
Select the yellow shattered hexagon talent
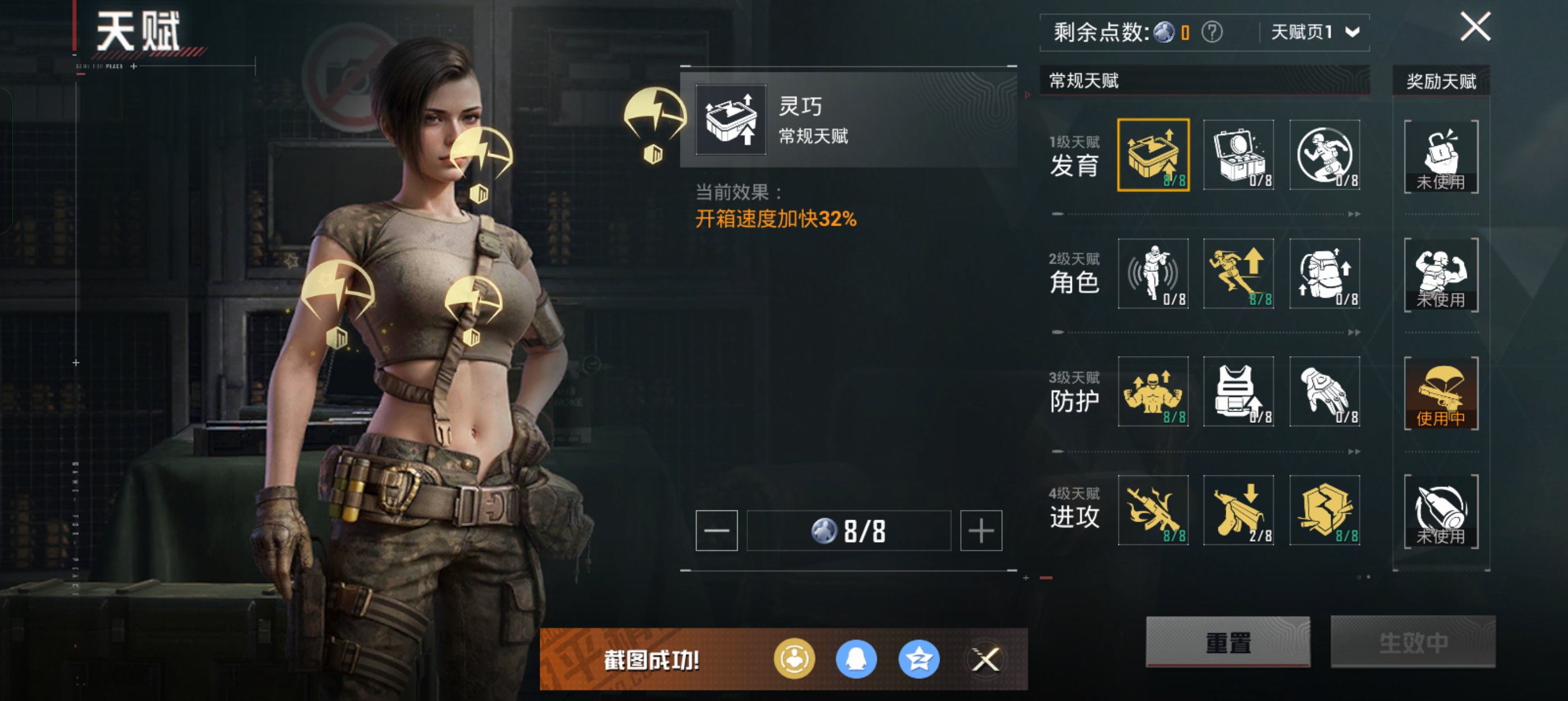click(x=1325, y=510)
